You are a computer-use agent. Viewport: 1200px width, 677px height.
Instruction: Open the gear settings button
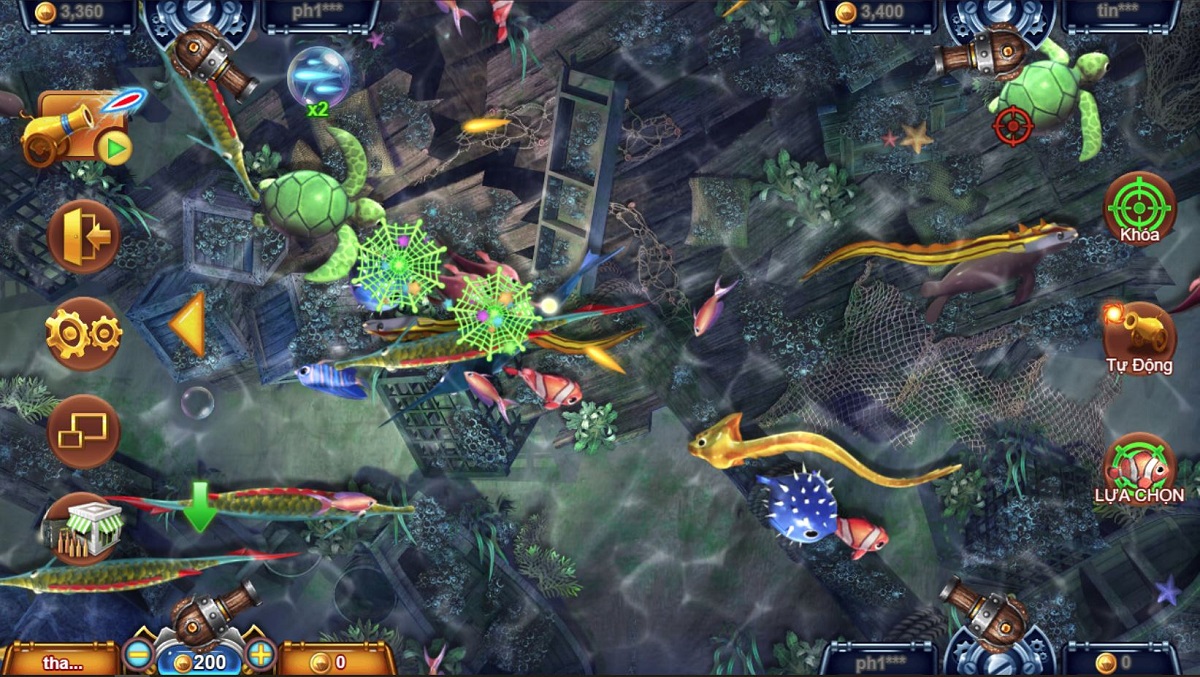[84, 334]
